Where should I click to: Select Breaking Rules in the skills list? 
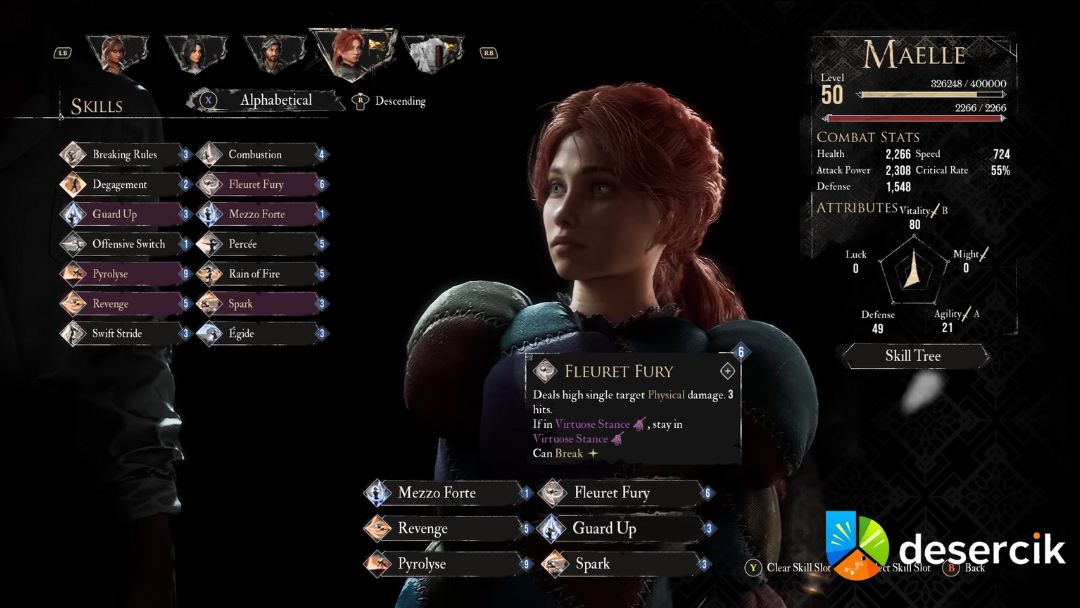click(125, 155)
